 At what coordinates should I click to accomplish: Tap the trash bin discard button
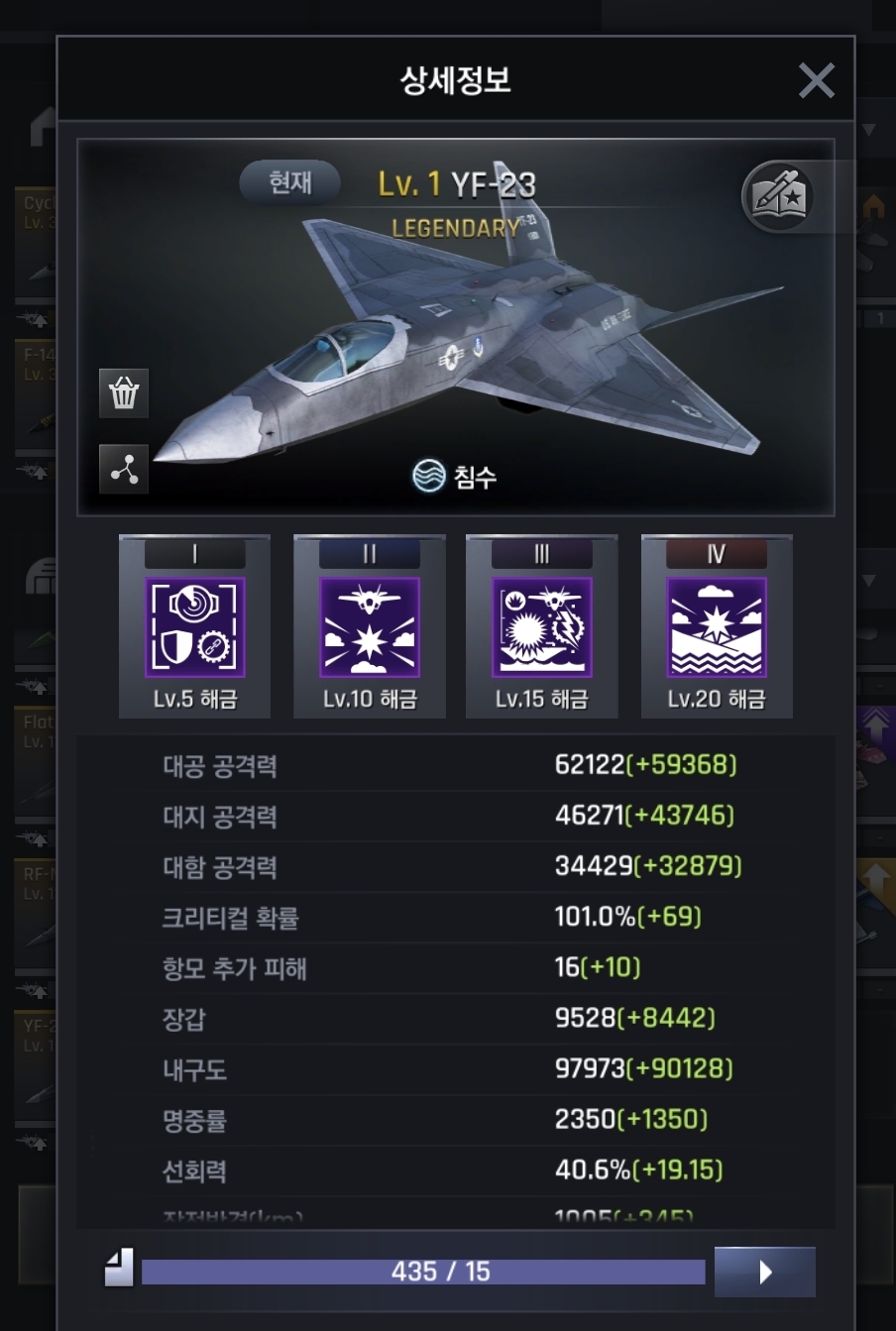point(124,393)
